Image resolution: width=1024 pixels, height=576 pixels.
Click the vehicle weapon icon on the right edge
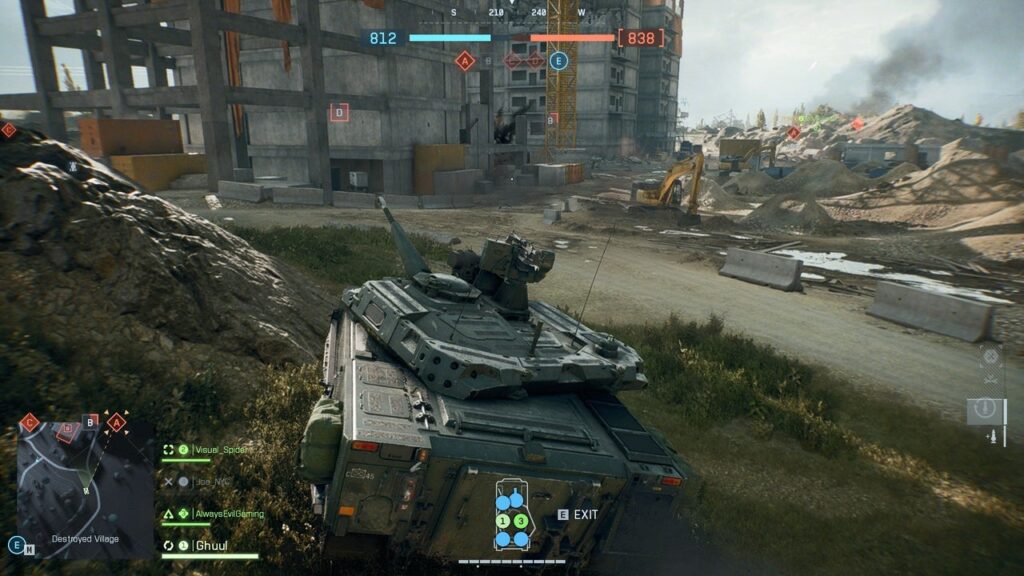tap(987, 410)
